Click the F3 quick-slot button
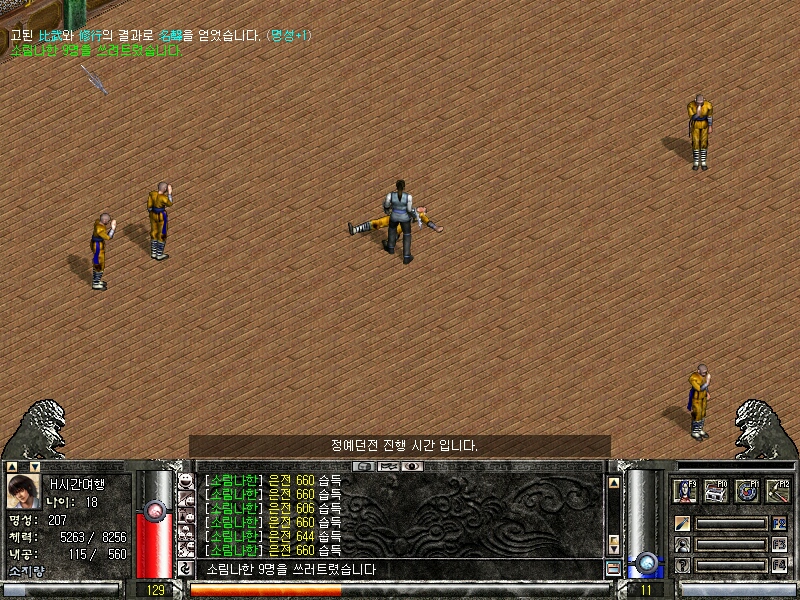The height and width of the screenshot is (600, 800). pos(780,545)
